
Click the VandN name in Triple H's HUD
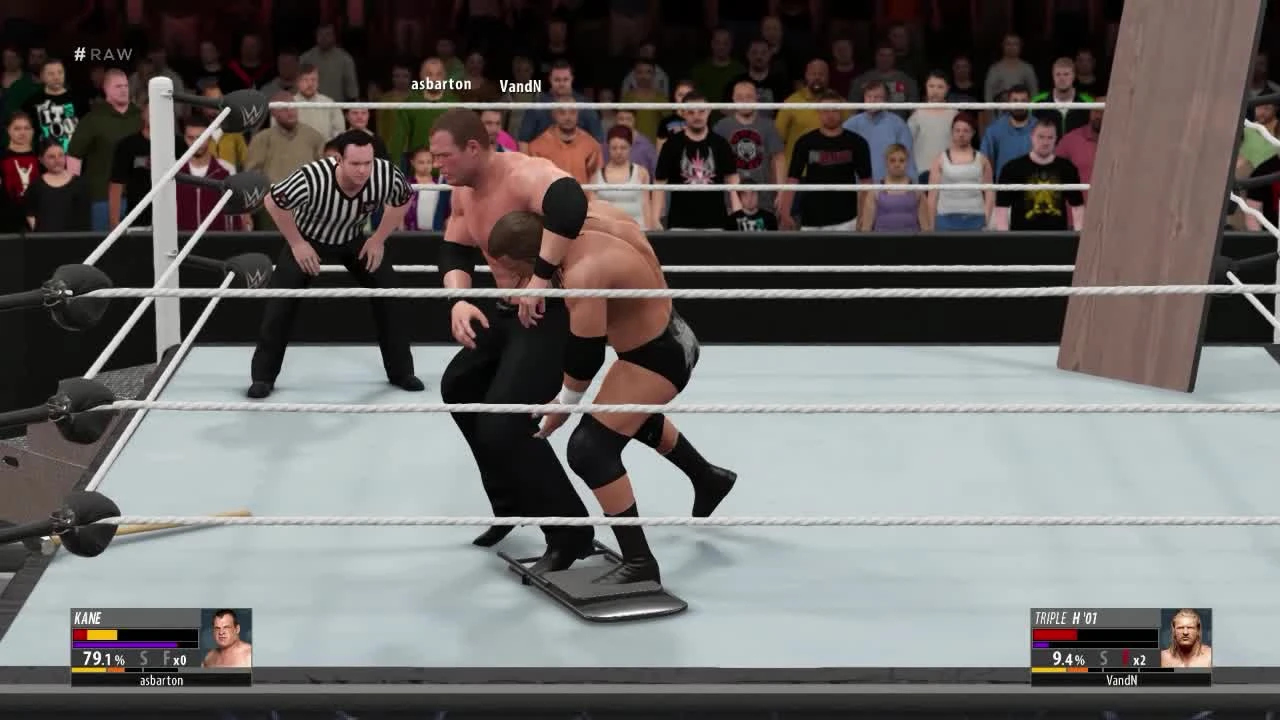click(1122, 680)
